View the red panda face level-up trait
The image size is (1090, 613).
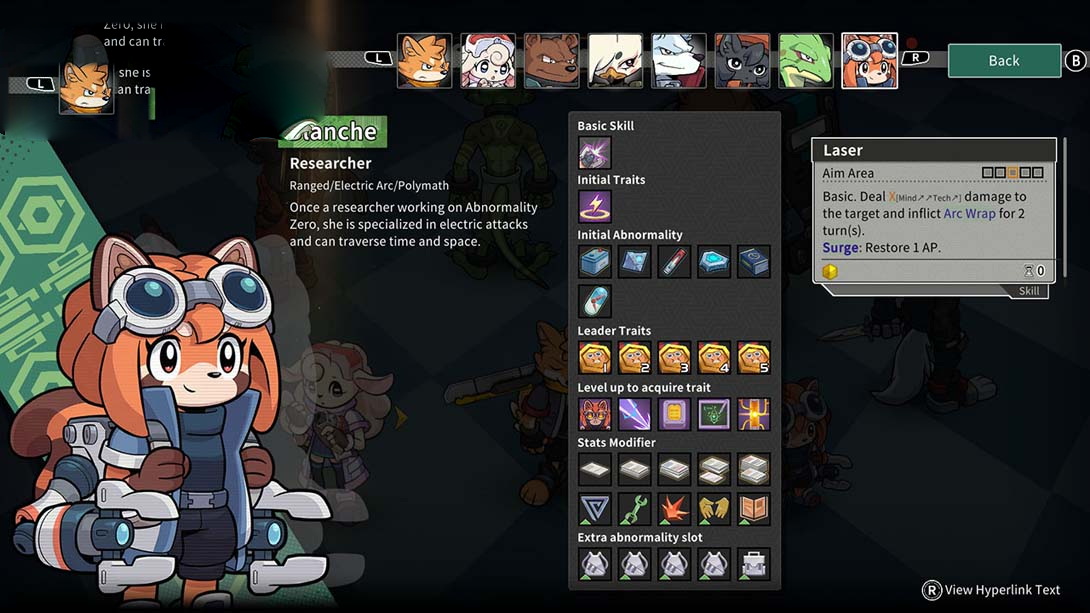pyautogui.click(x=594, y=413)
